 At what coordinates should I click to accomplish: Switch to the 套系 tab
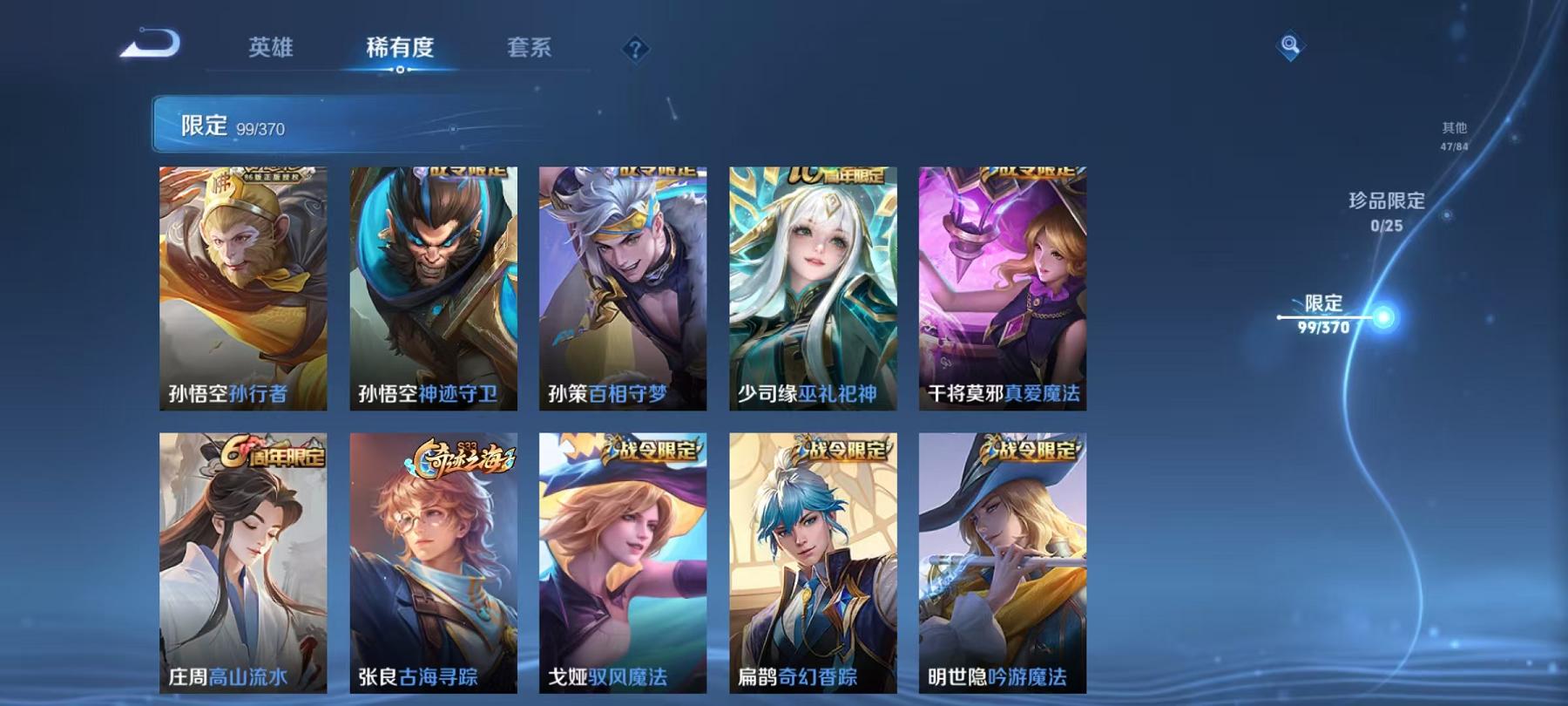[531, 50]
